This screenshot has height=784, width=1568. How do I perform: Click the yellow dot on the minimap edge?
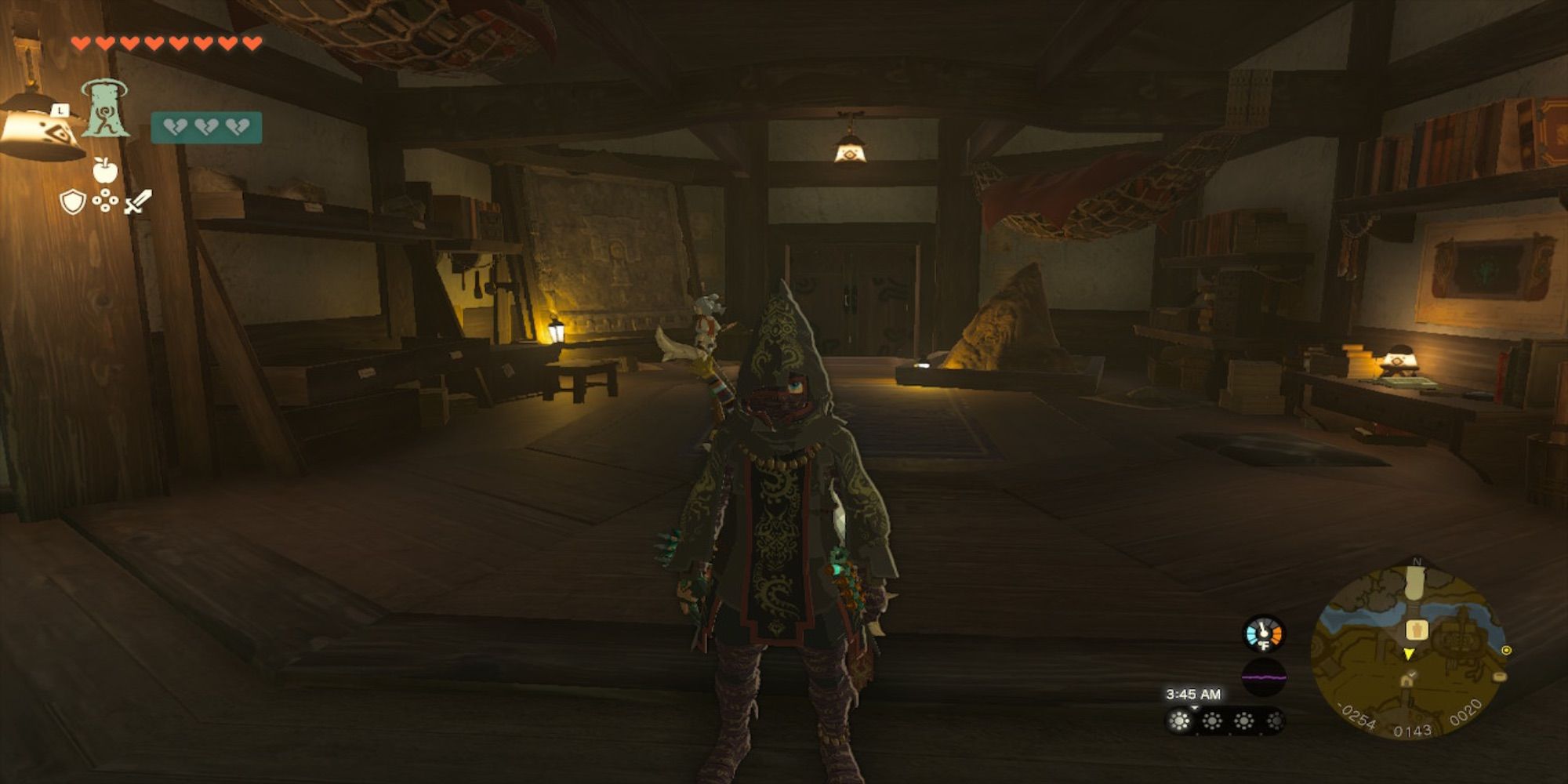coord(1505,650)
